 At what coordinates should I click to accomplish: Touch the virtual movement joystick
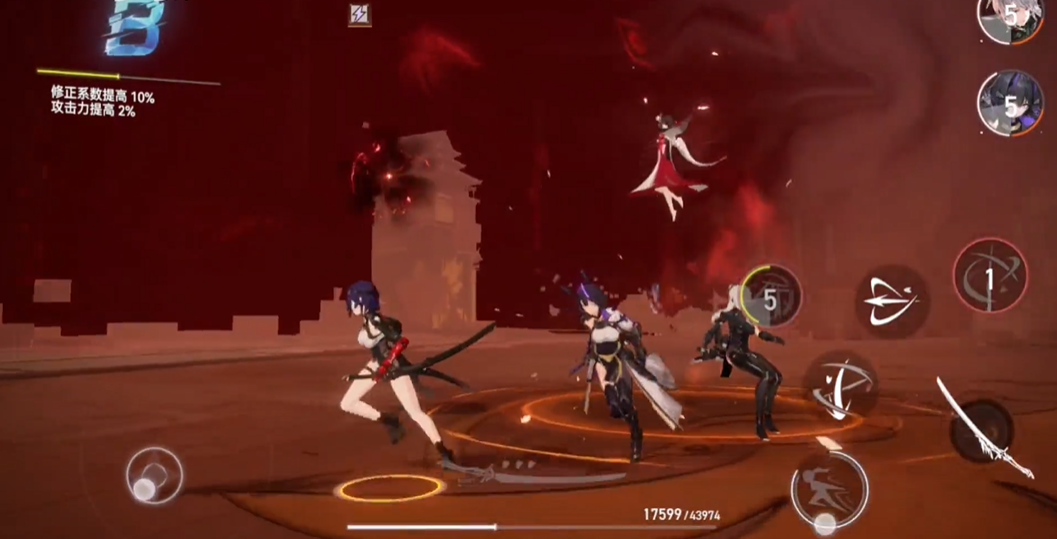154,475
